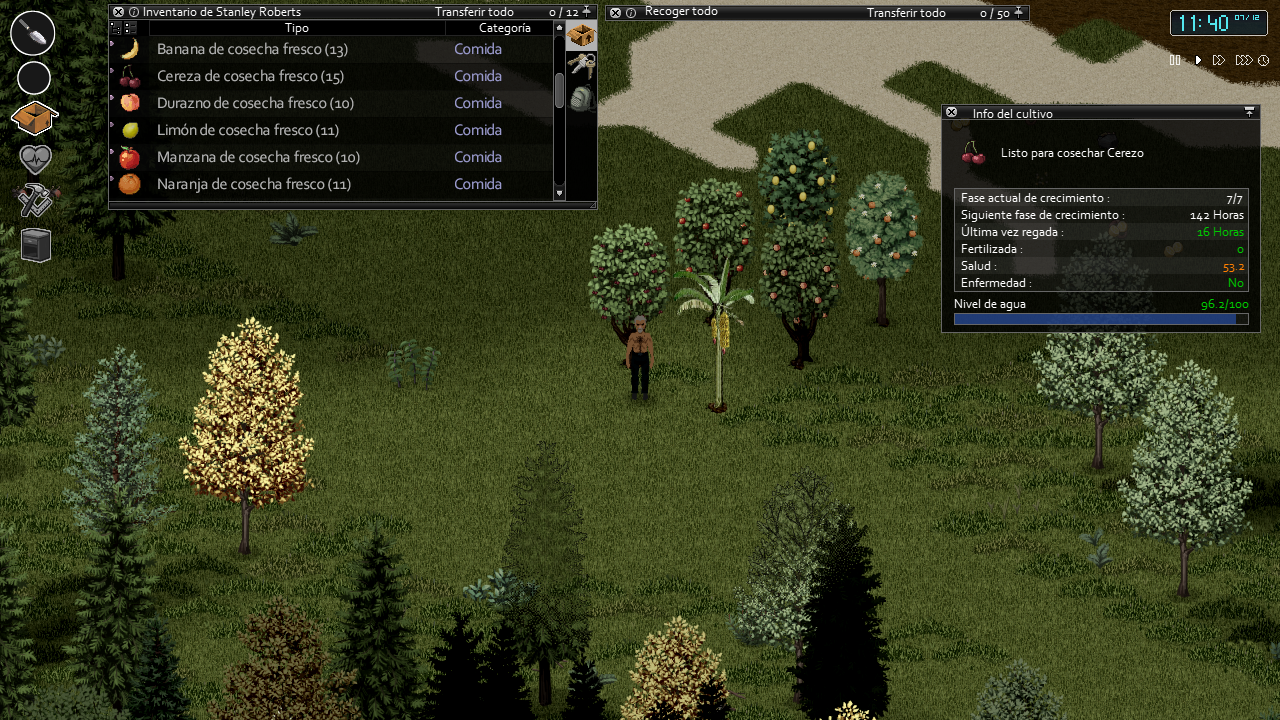This screenshot has width=1280, height=720.
Task: Pin the Info del cultivo panel
Action: tap(1249, 112)
